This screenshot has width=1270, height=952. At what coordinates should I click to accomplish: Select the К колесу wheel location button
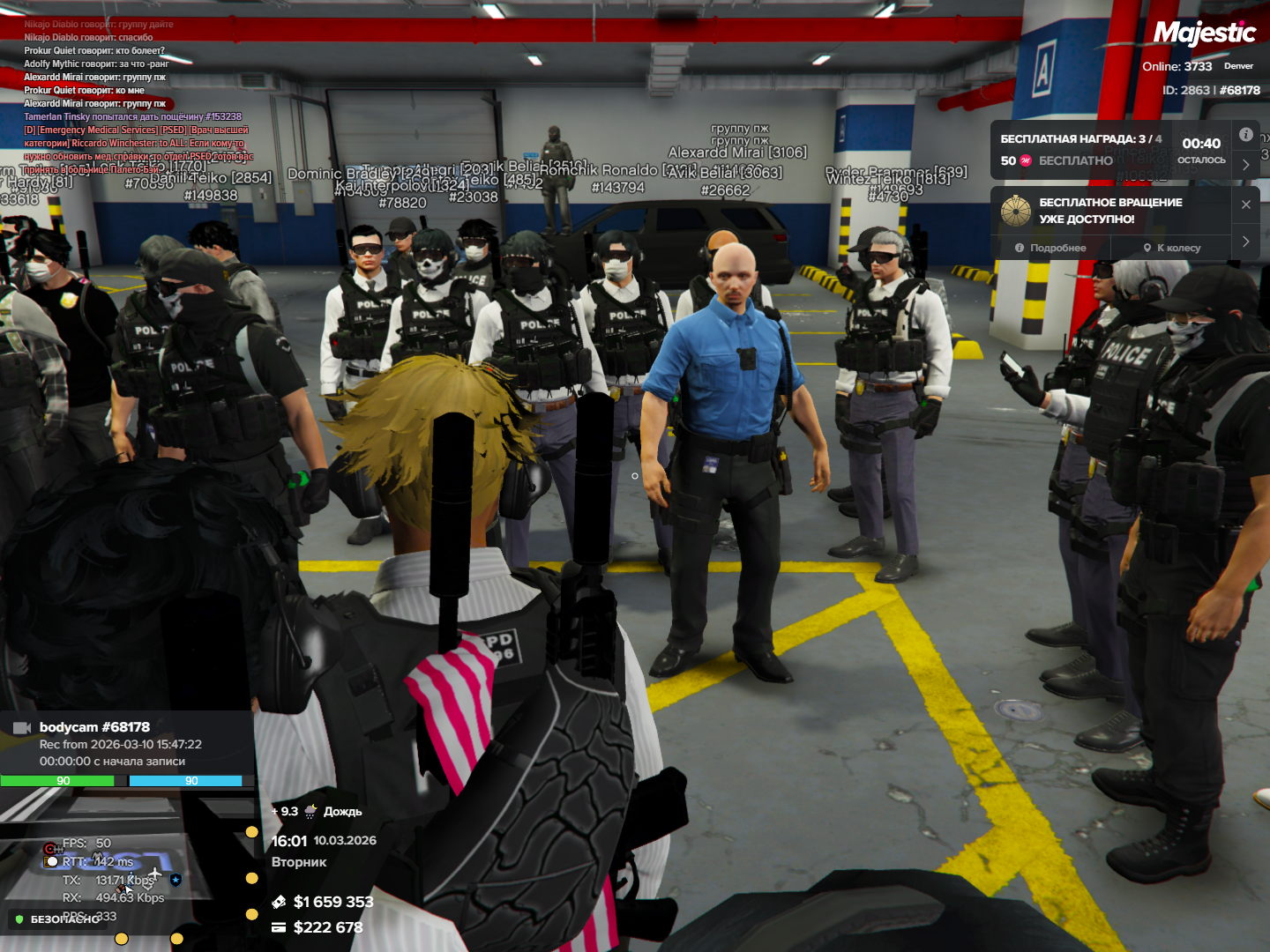click(x=1172, y=248)
